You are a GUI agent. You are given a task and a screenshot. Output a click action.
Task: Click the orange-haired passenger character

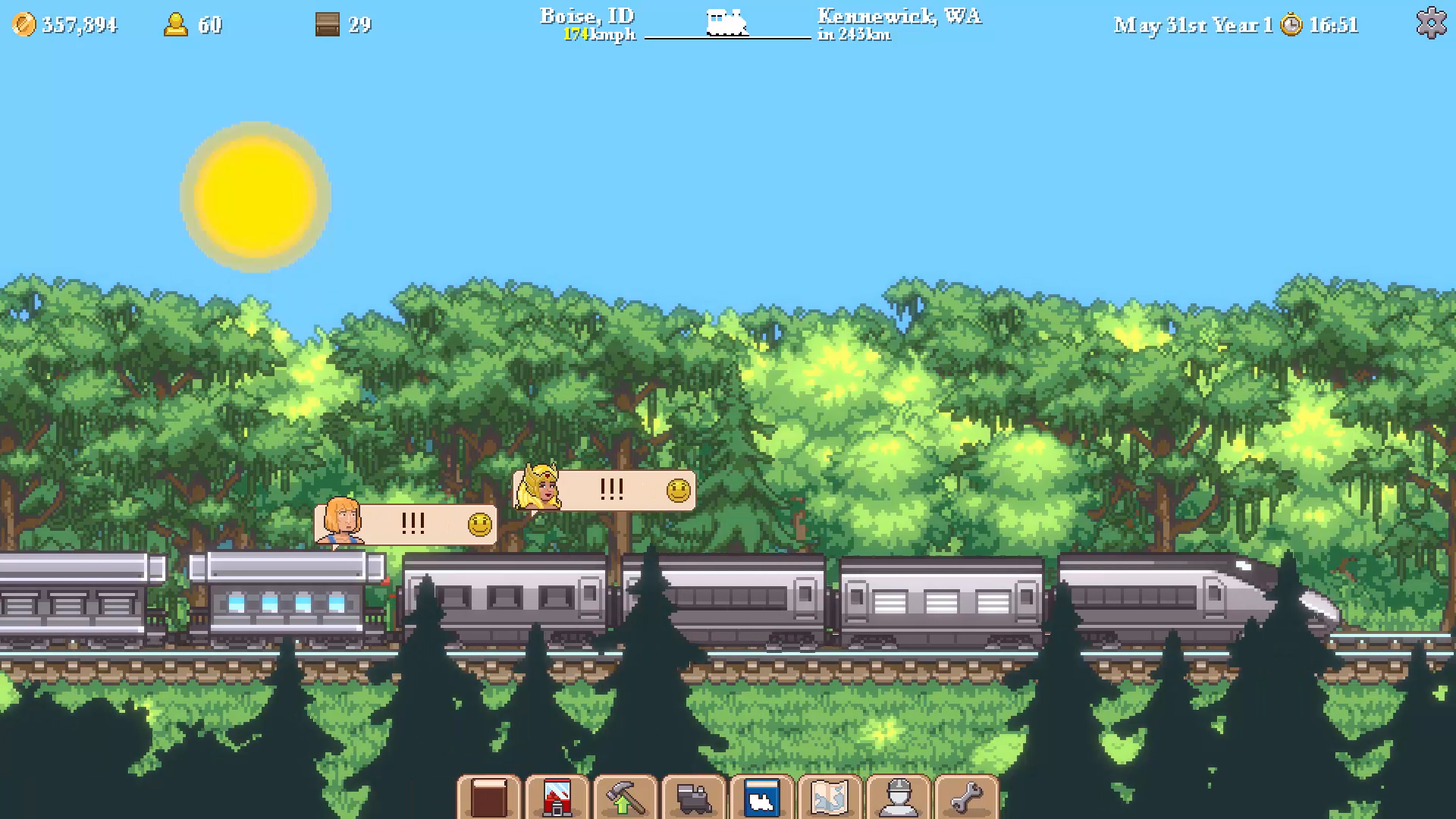tap(341, 522)
